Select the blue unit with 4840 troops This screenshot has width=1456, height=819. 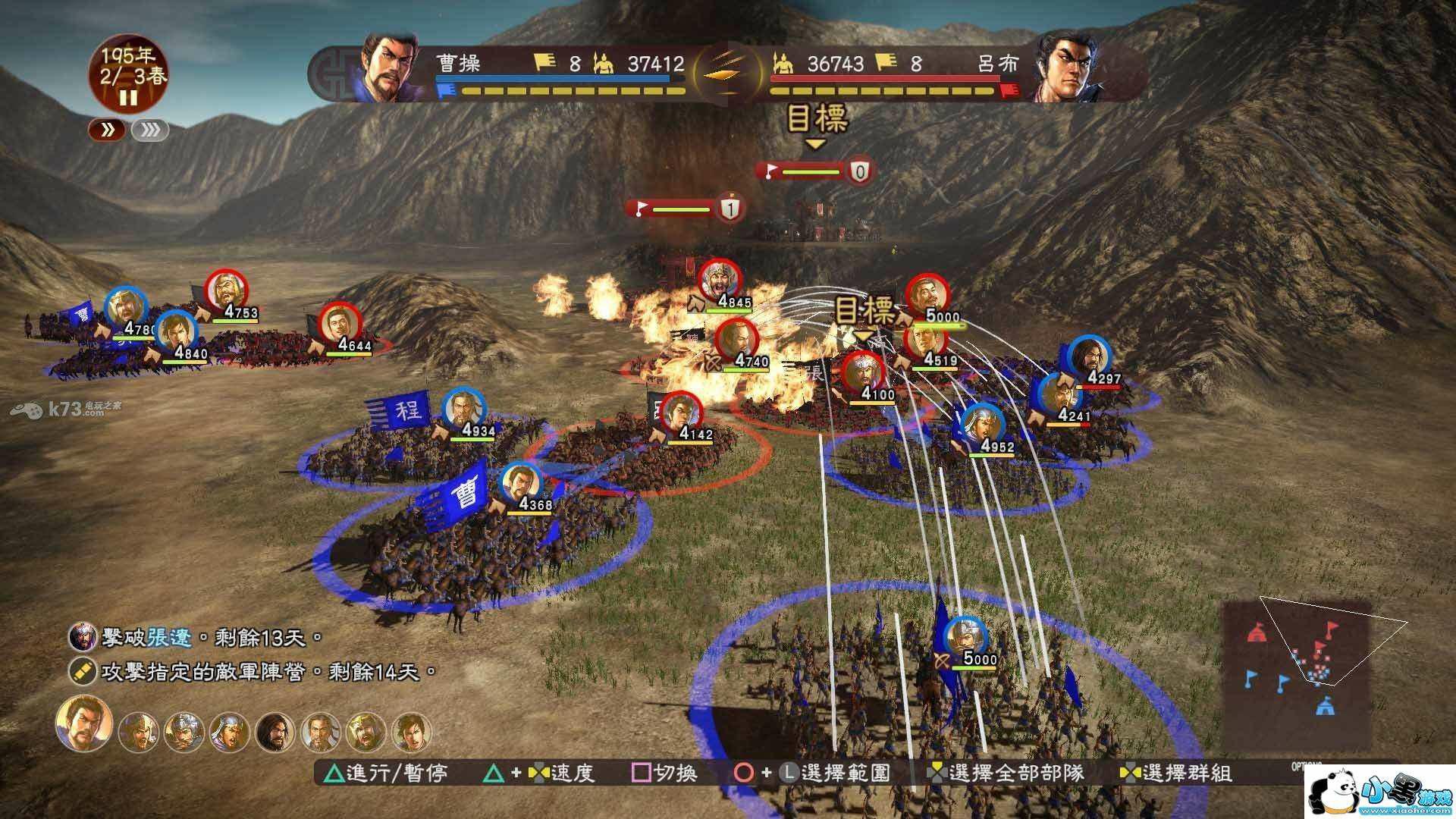[176, 331]
